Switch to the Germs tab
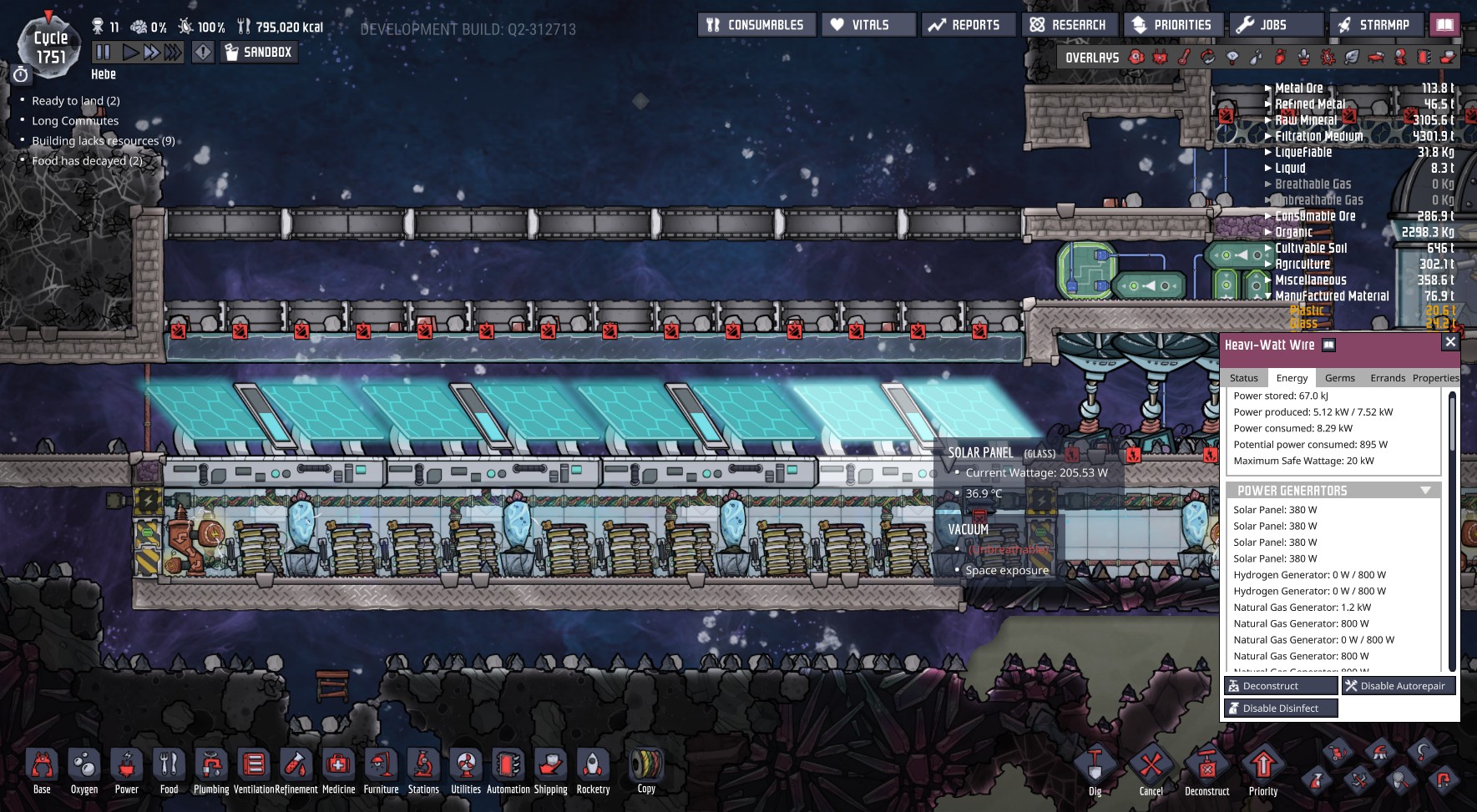Image resolution: width=1477 pixels, height=812 pixels. pyautogui.click(x=1339, y=378)
